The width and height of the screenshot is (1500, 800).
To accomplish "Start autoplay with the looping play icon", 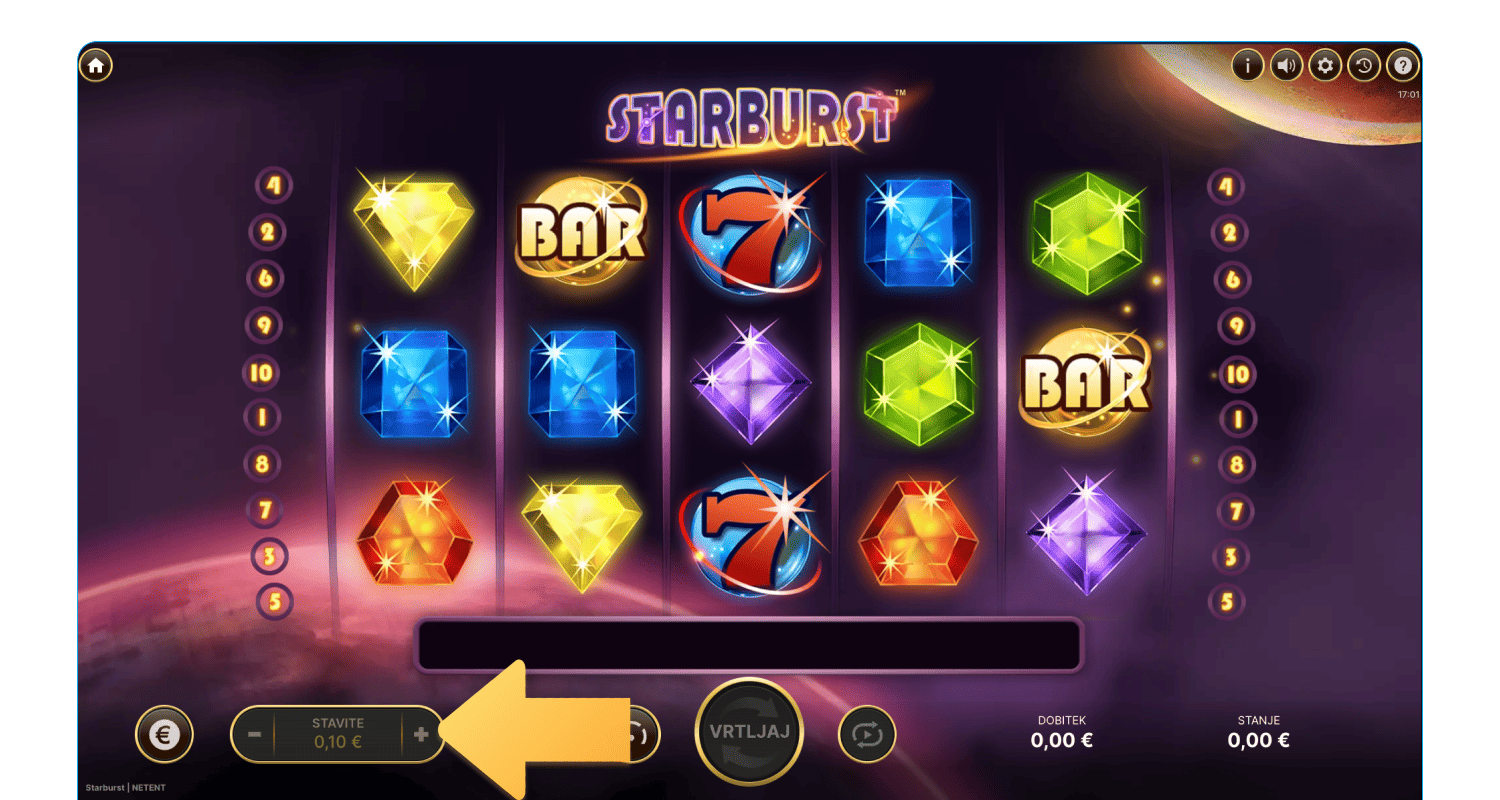I will coord(867,735).
